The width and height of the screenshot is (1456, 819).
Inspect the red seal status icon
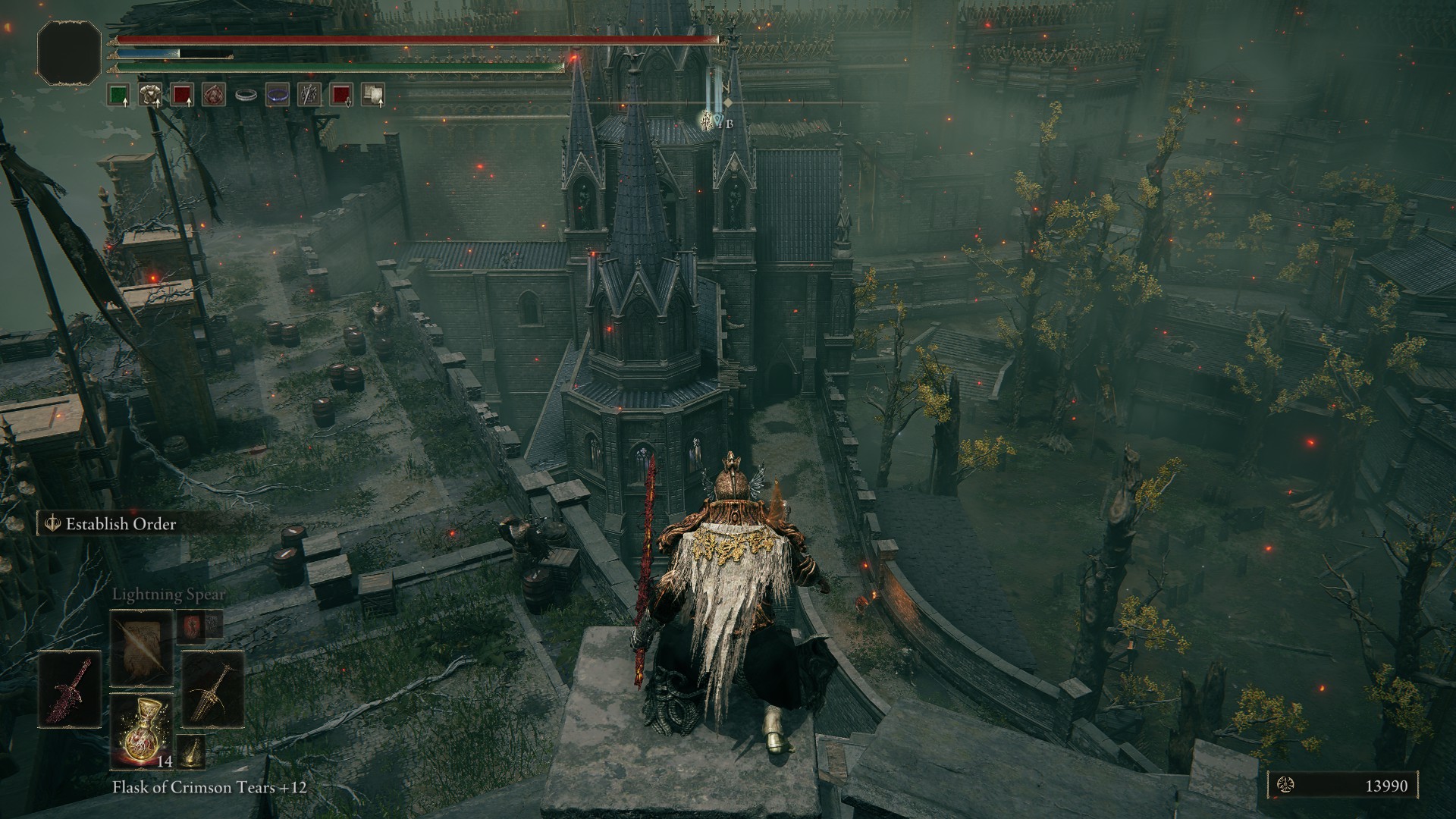click(213, 95)
